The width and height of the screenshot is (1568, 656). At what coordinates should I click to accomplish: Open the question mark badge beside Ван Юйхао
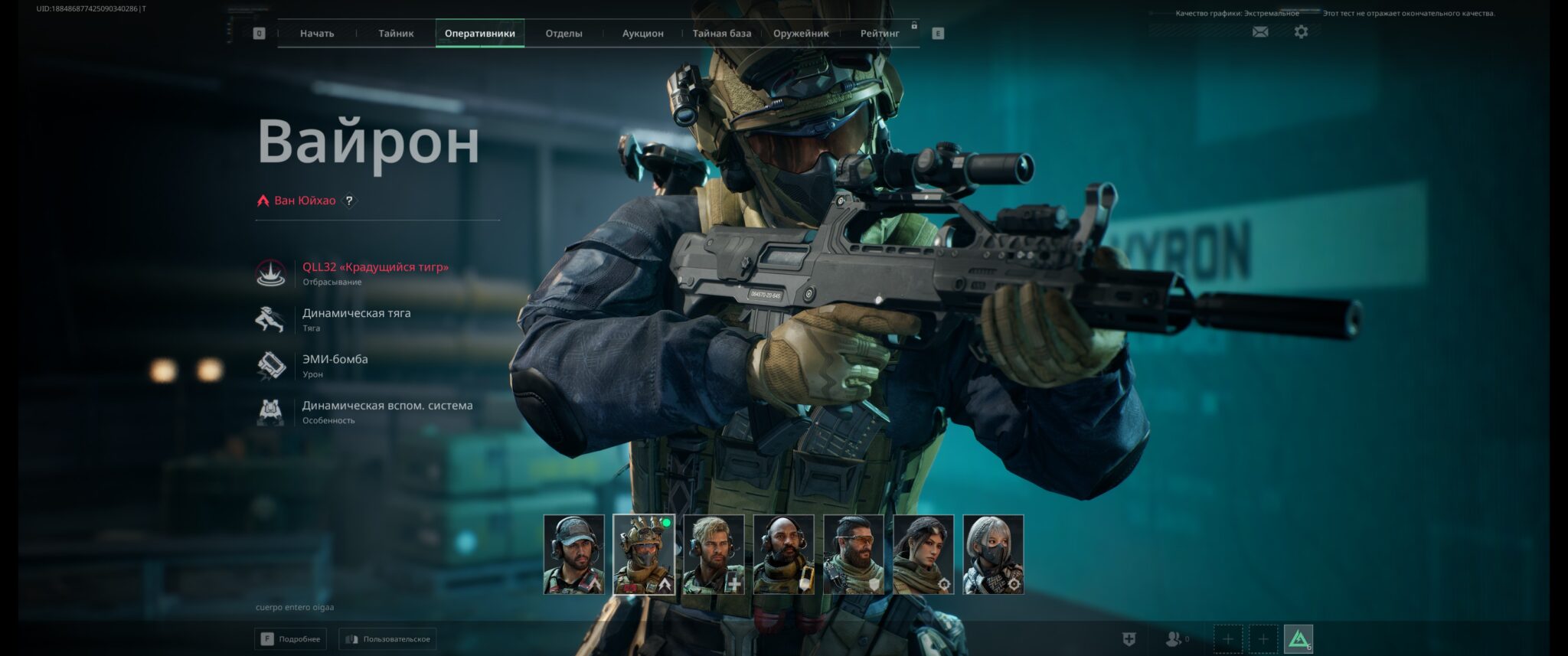click(x=350, y=201)
